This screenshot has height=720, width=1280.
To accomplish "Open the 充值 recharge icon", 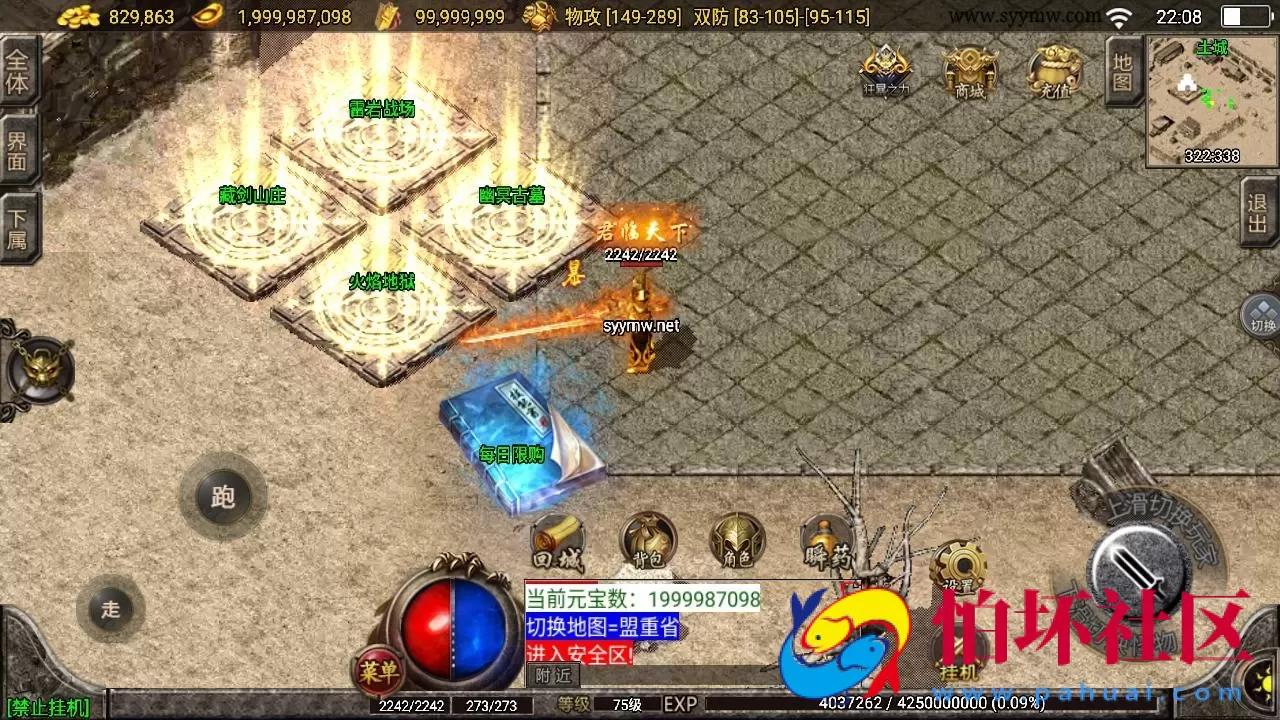I will pyautogui.click(x=1053, y=70).
